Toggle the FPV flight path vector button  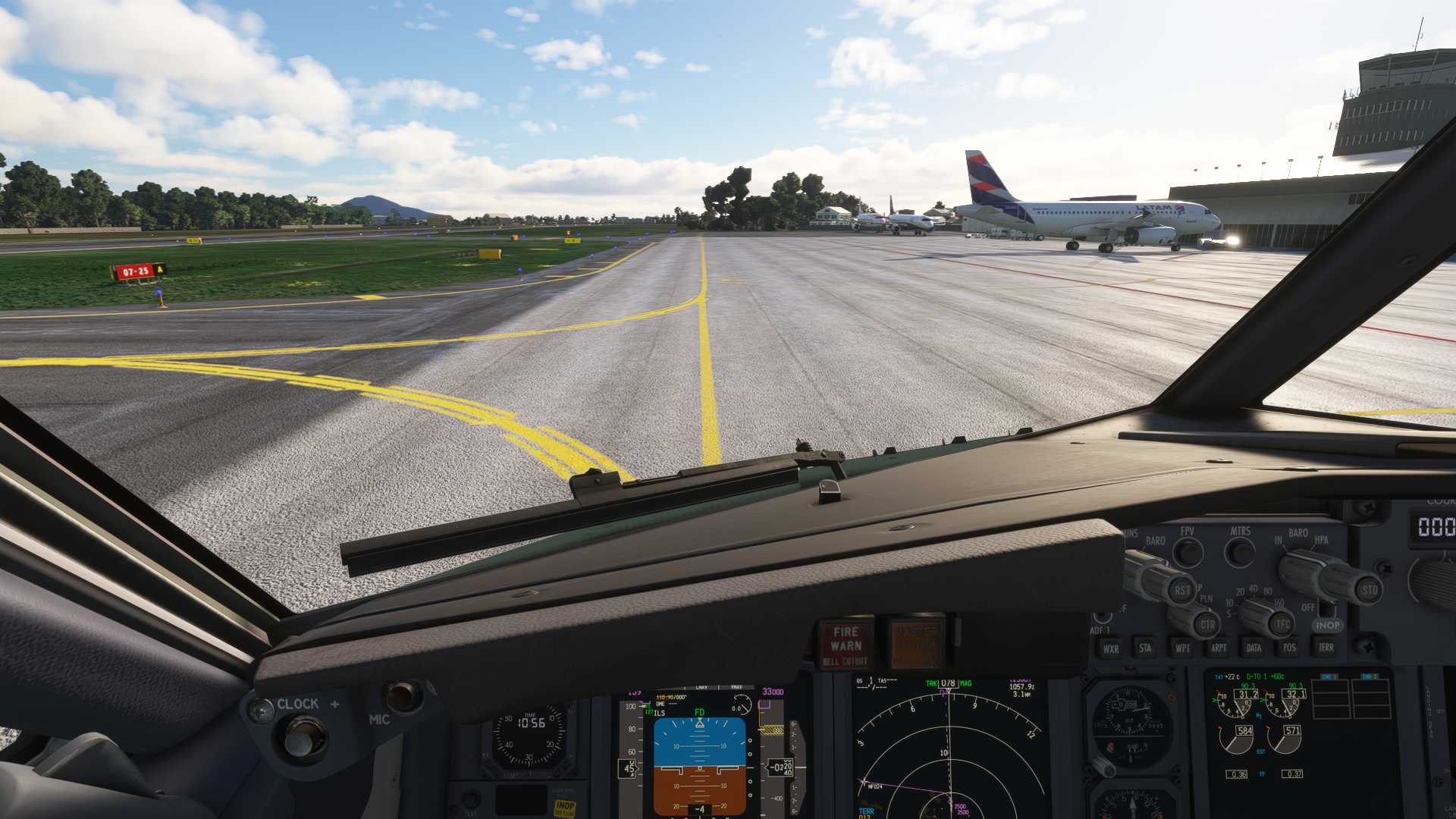(x=1188, y=552)
